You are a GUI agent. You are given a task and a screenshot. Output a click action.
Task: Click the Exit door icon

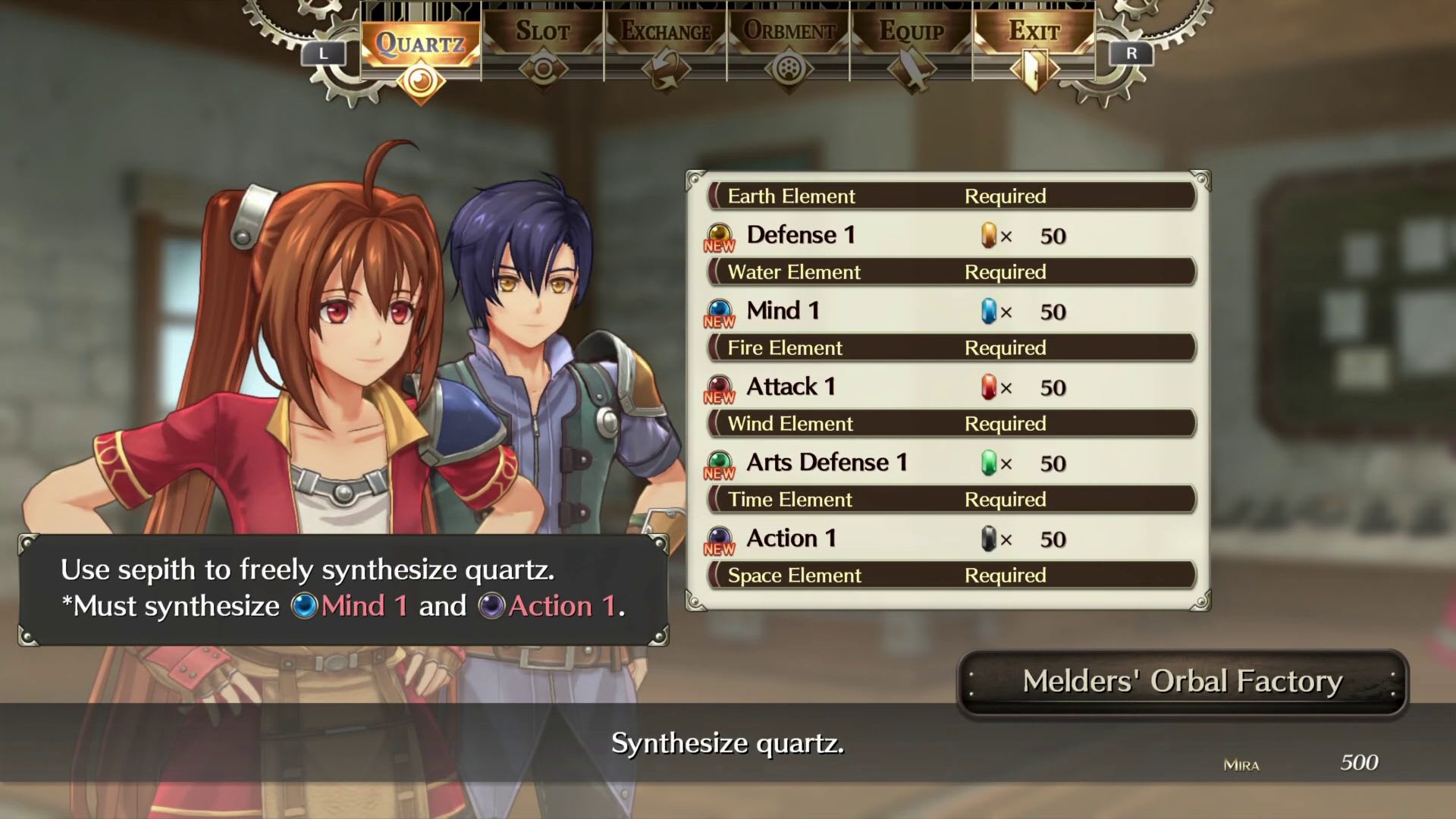pos(1034,70)
